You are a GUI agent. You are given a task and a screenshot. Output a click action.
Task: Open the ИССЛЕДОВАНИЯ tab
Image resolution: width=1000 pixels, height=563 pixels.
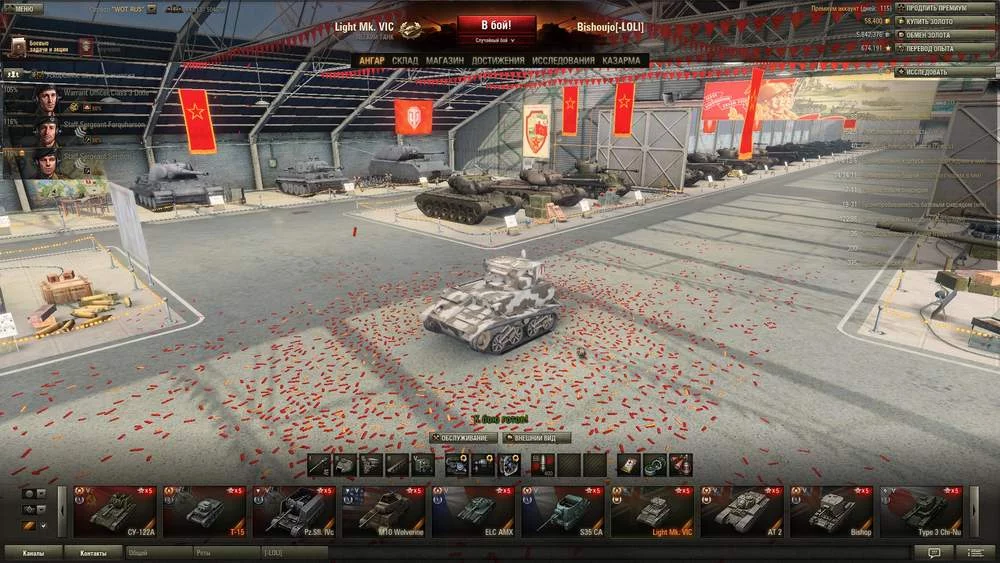pos(563,61)
